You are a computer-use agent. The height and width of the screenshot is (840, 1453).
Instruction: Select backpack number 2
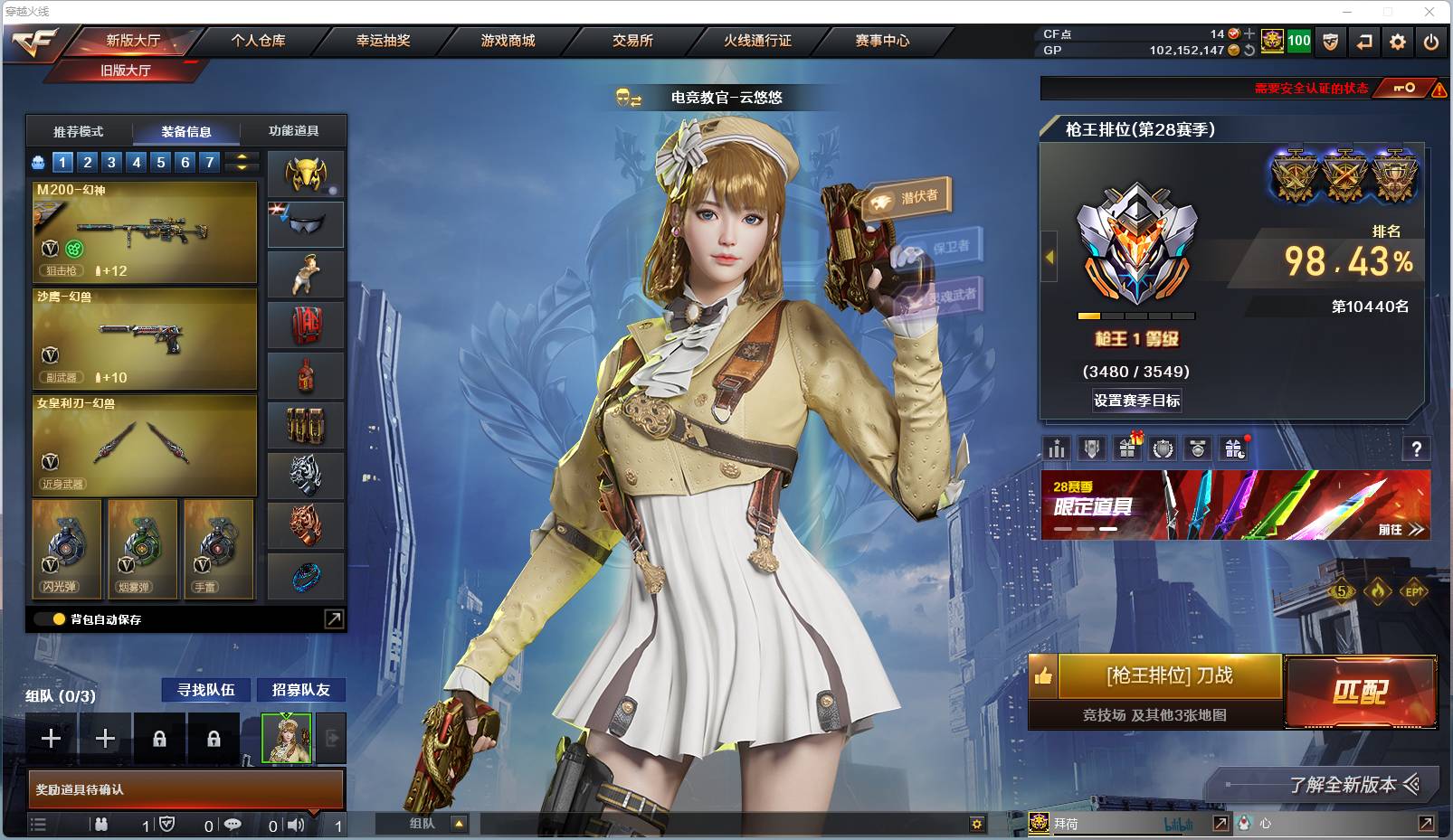pyautogui.click(x=86, y=162)
